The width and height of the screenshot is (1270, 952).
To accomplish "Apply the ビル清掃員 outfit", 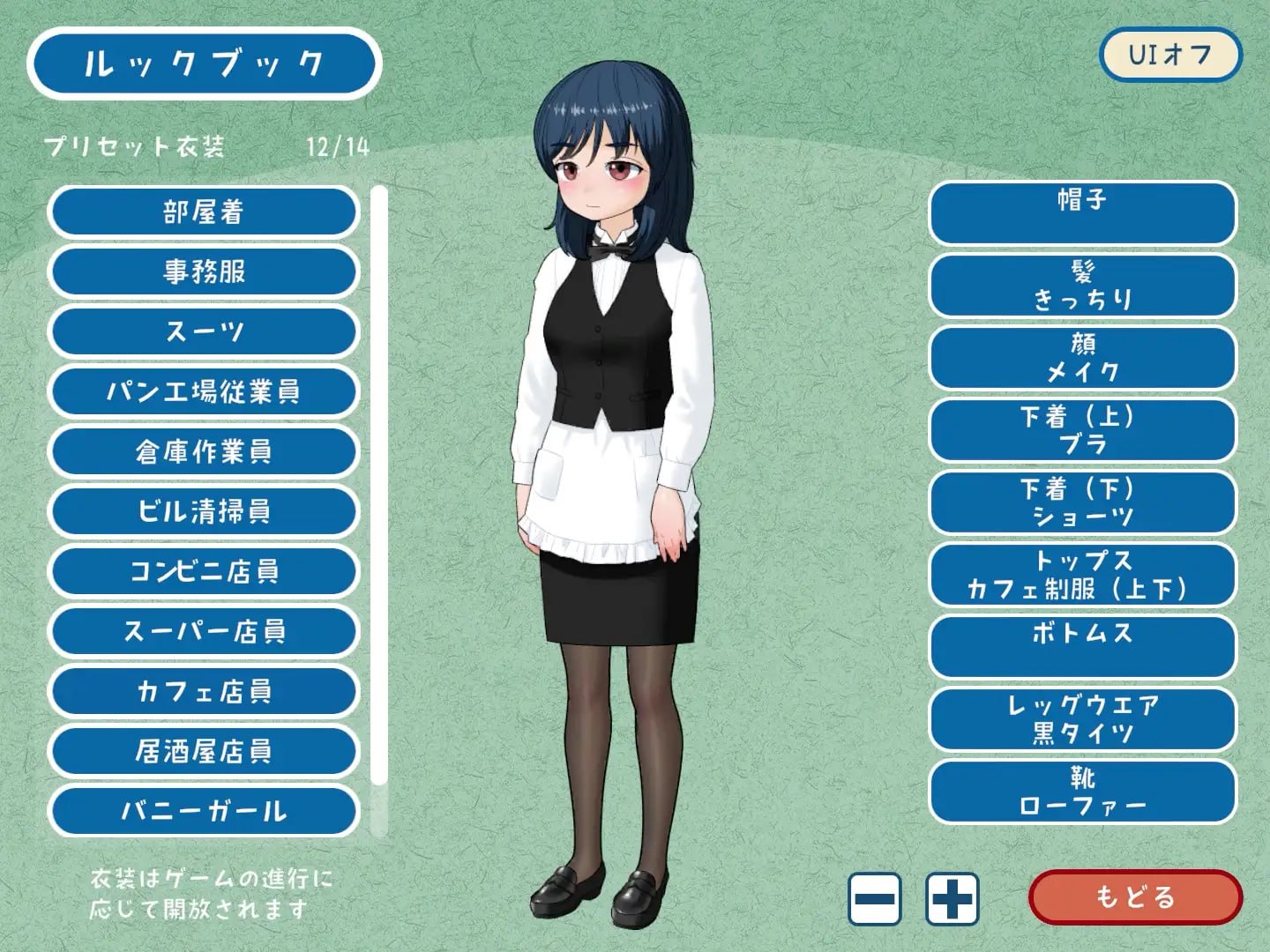I will pyautogui.click(x=203, y=512).
